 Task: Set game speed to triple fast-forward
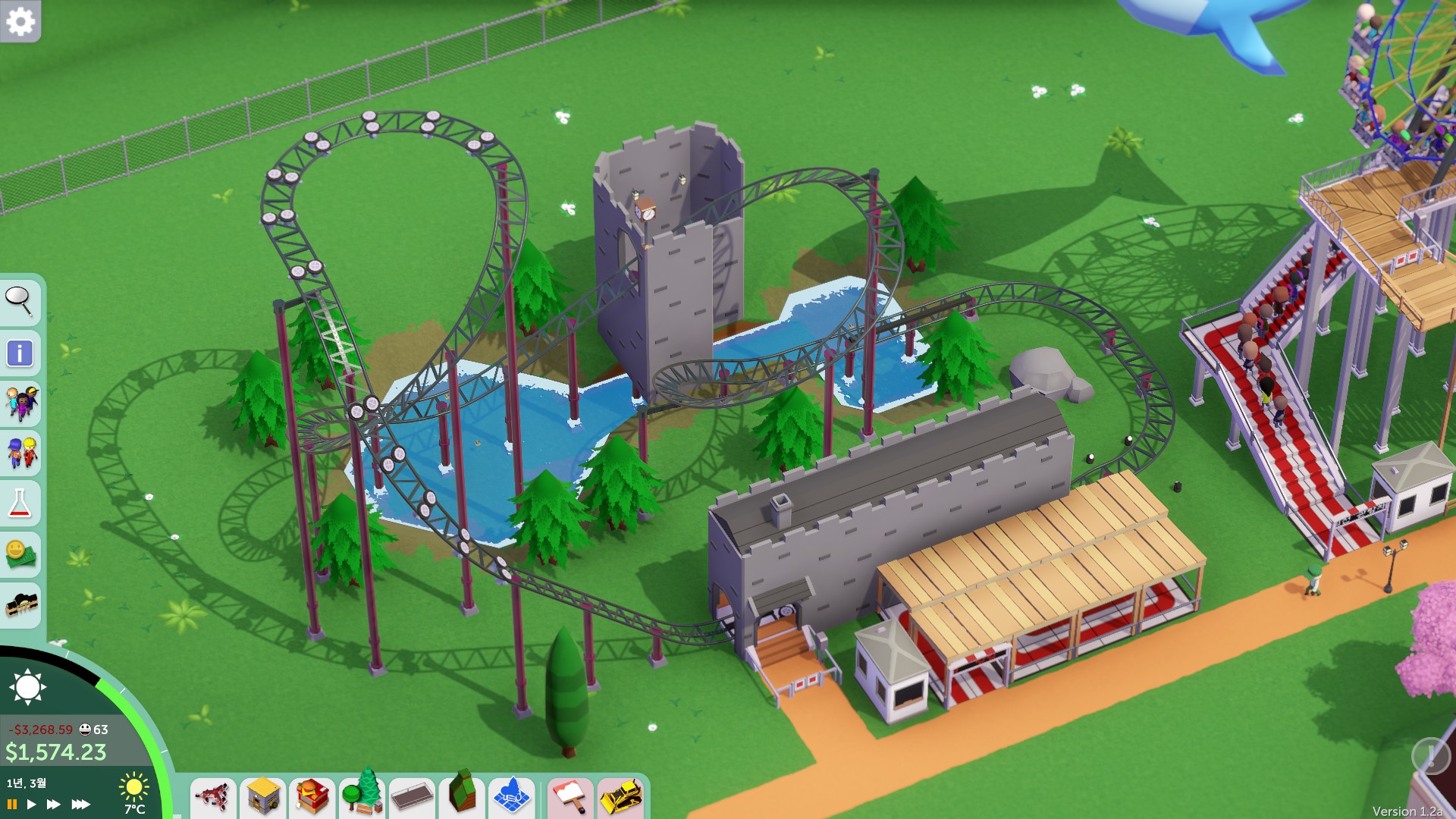[x=80, y=804]
